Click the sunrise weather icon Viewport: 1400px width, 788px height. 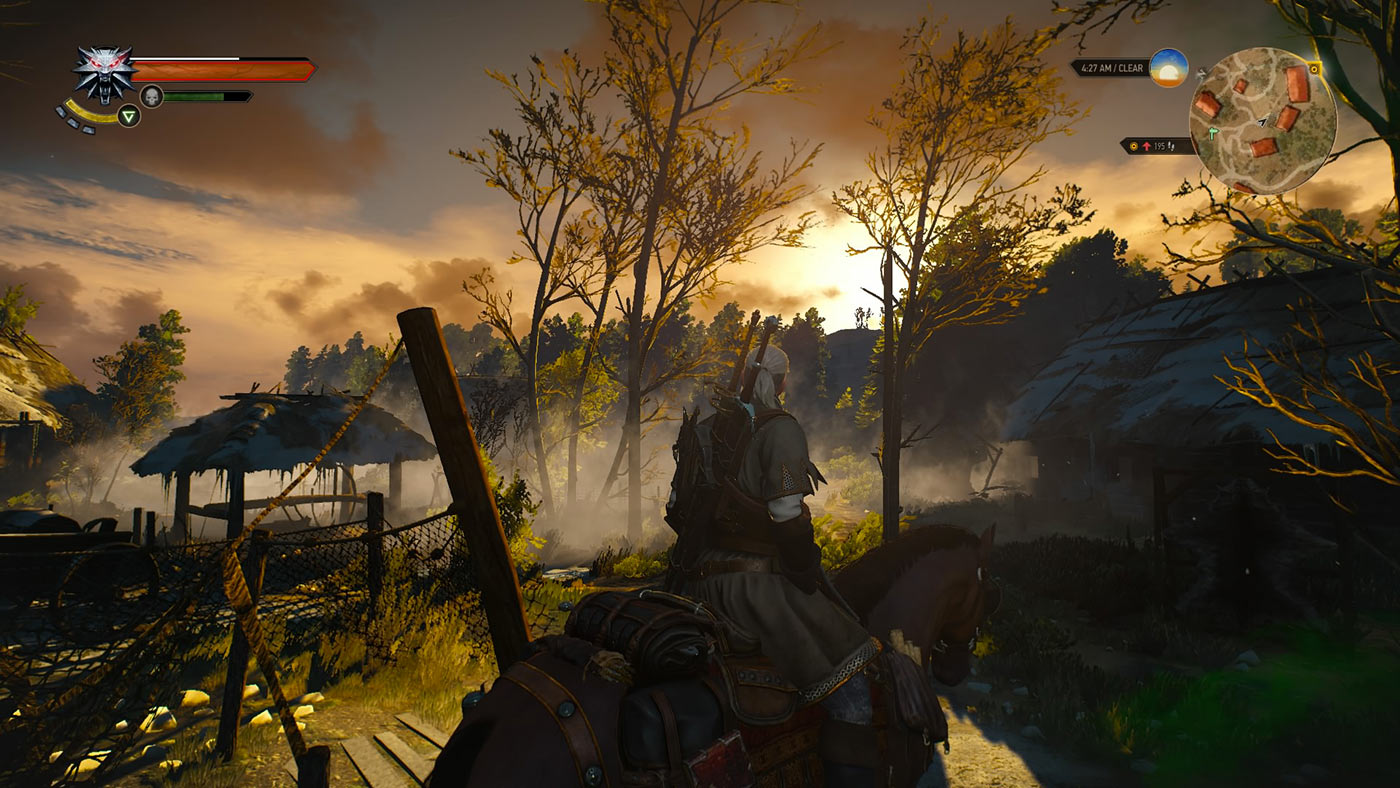pyautogui.click(x=1168, y=68)
